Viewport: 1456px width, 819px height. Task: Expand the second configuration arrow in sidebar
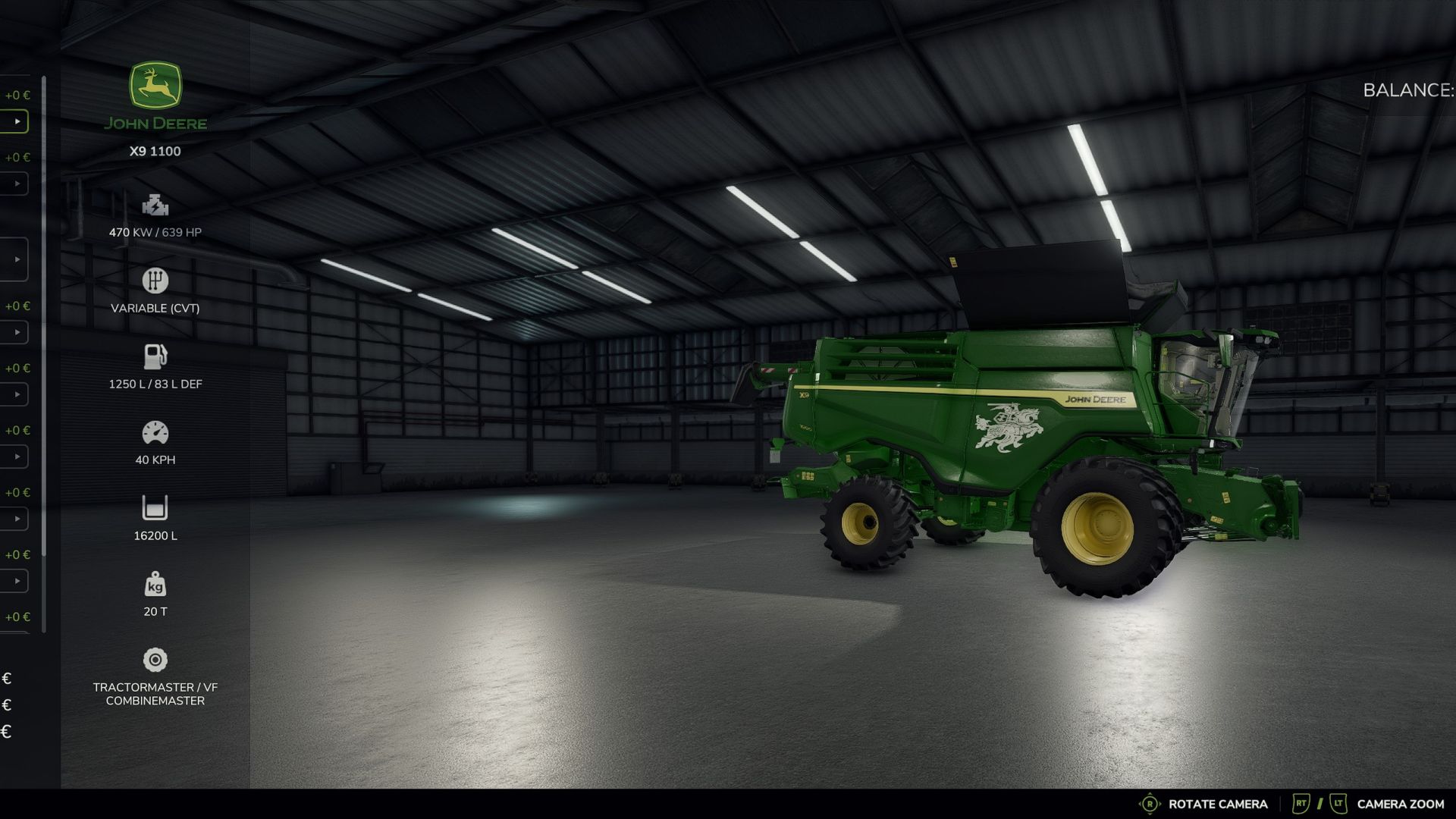(x=15, y=183)
